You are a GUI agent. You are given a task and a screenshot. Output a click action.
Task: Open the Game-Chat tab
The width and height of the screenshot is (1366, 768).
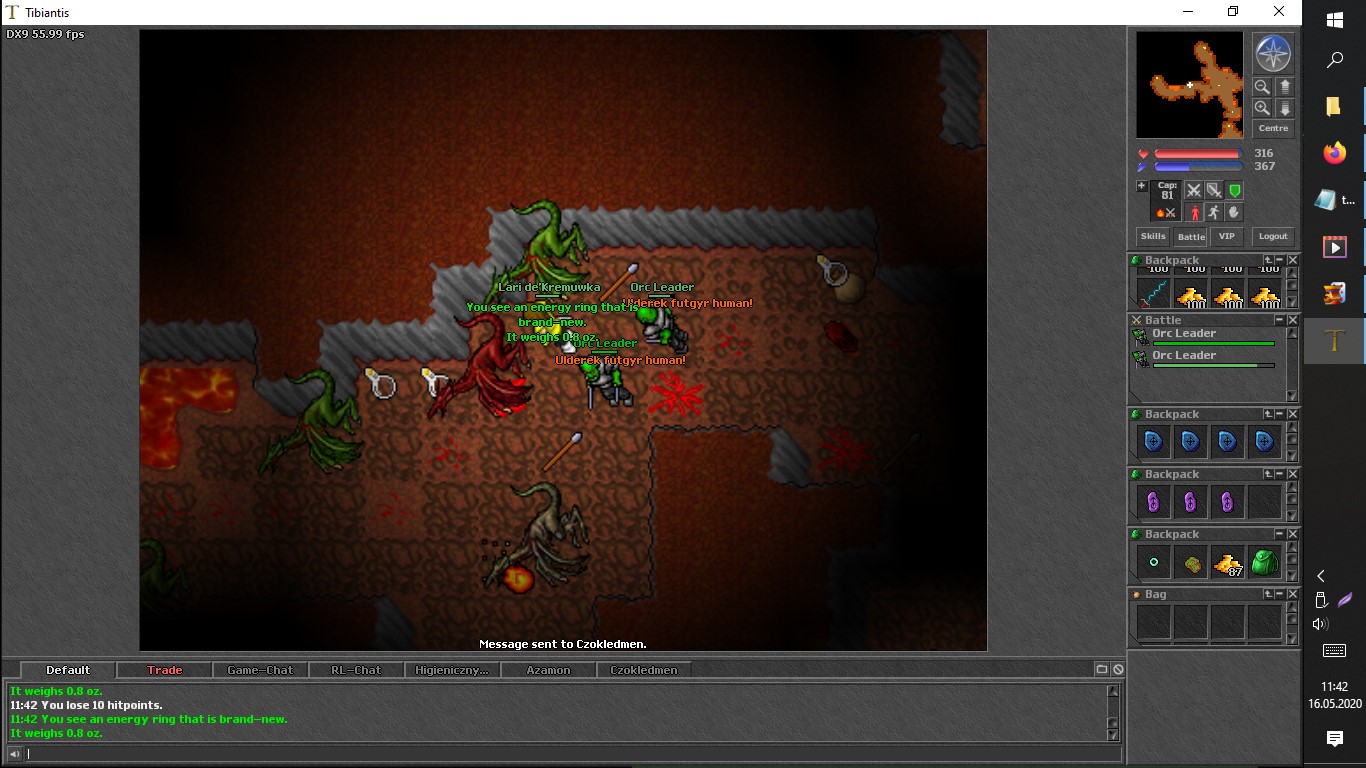tap(260, 670)
